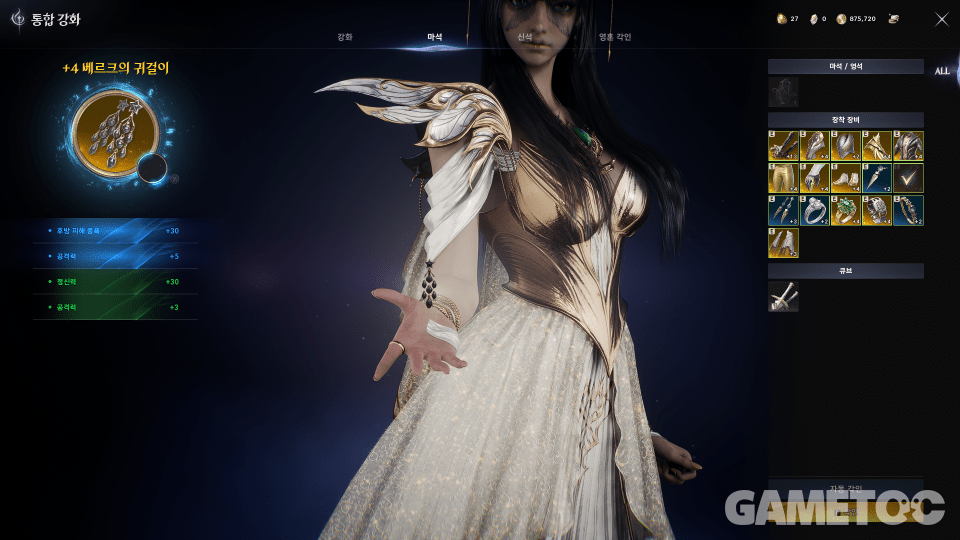Select the silver diamond ring slot
This screenshot has width=960, height=540.
tap(814, 210)
